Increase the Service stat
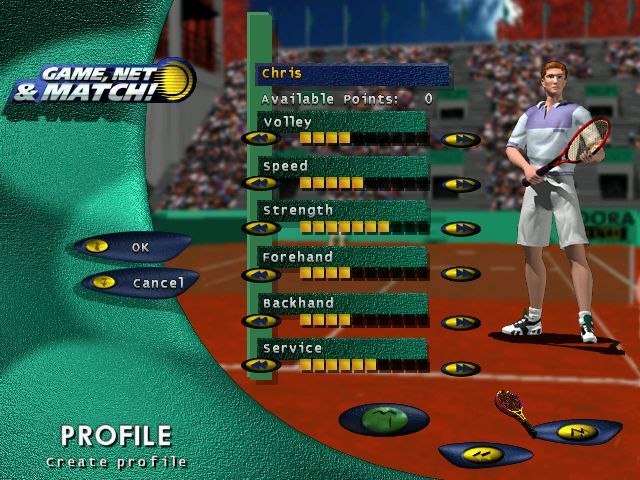 click(461, 369)
